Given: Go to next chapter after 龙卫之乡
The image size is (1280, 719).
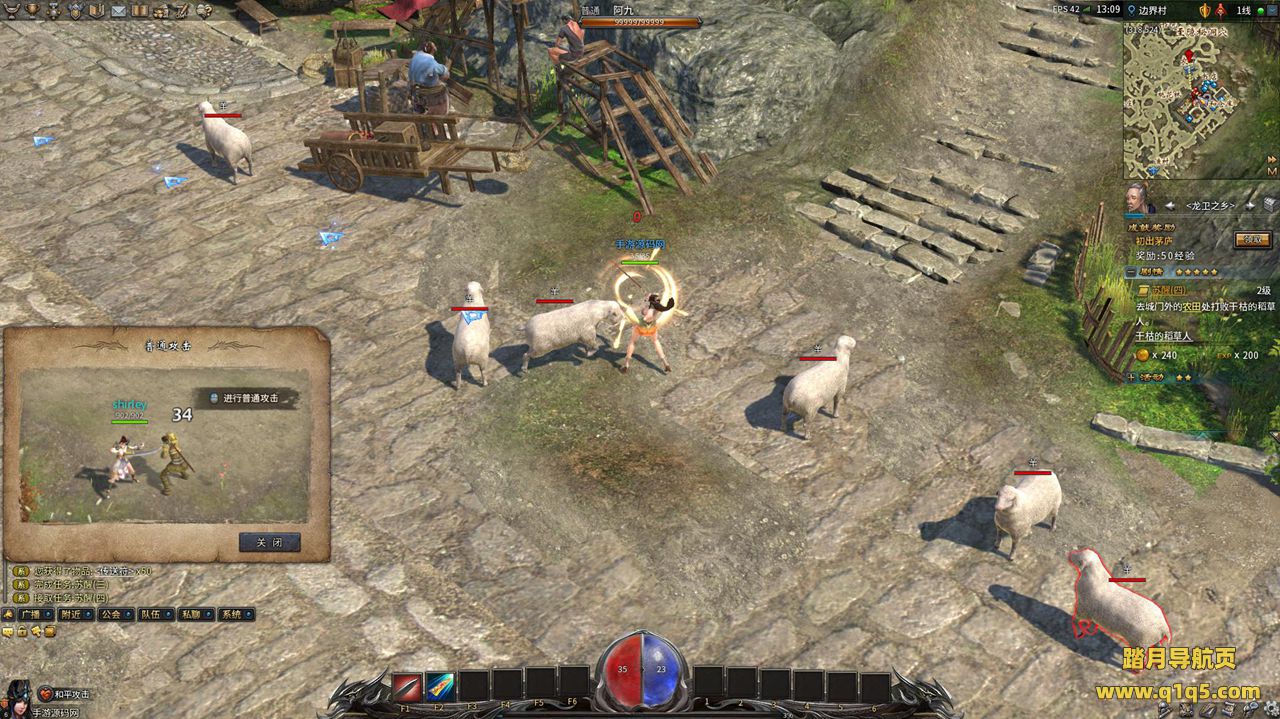Looking at the screenshot, I should click(1249, 205).
